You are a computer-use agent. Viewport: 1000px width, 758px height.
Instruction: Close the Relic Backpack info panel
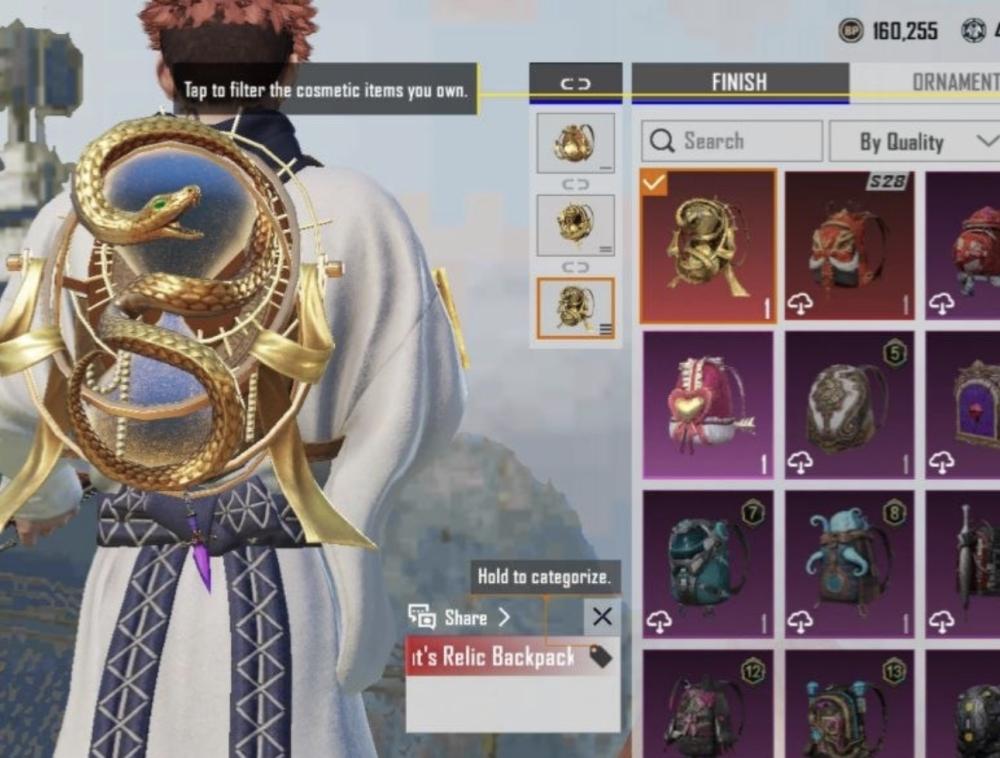click(x=602, y=617)
